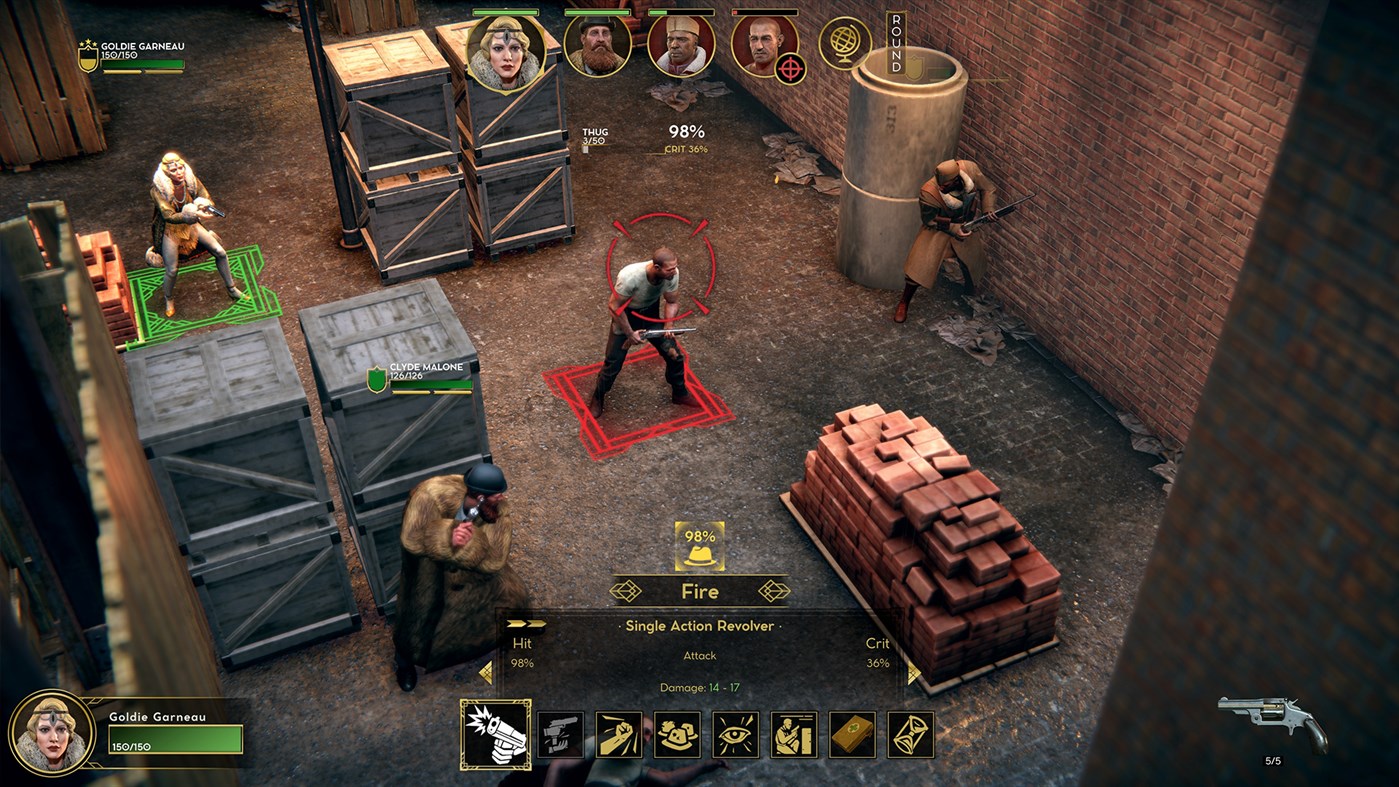Image resolution: width=1399 pixels, height=787 pixels.
Task: Use the first aid kit ability
Action: [x=851, y=735]
